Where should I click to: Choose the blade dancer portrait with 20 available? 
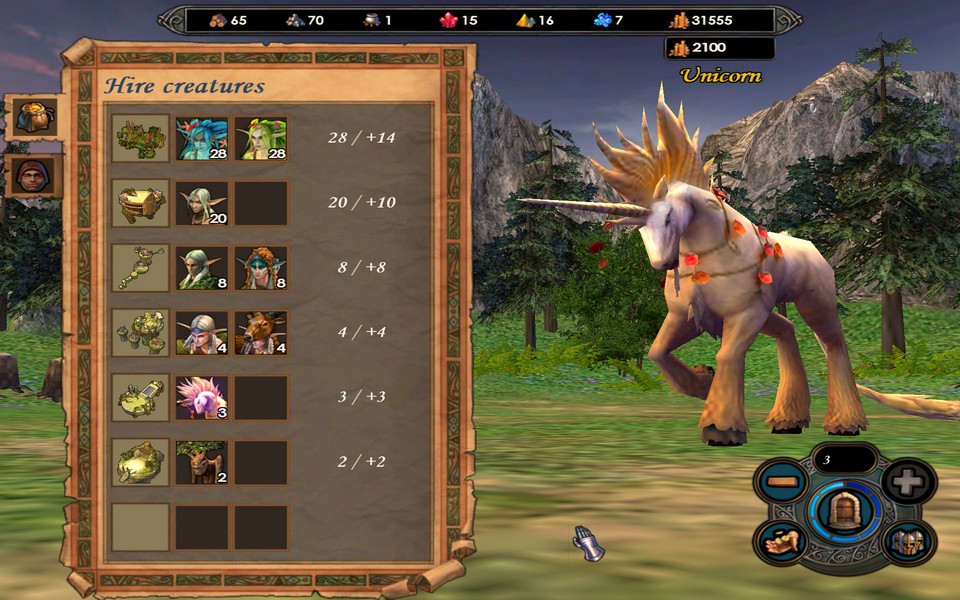pos(202,203)
